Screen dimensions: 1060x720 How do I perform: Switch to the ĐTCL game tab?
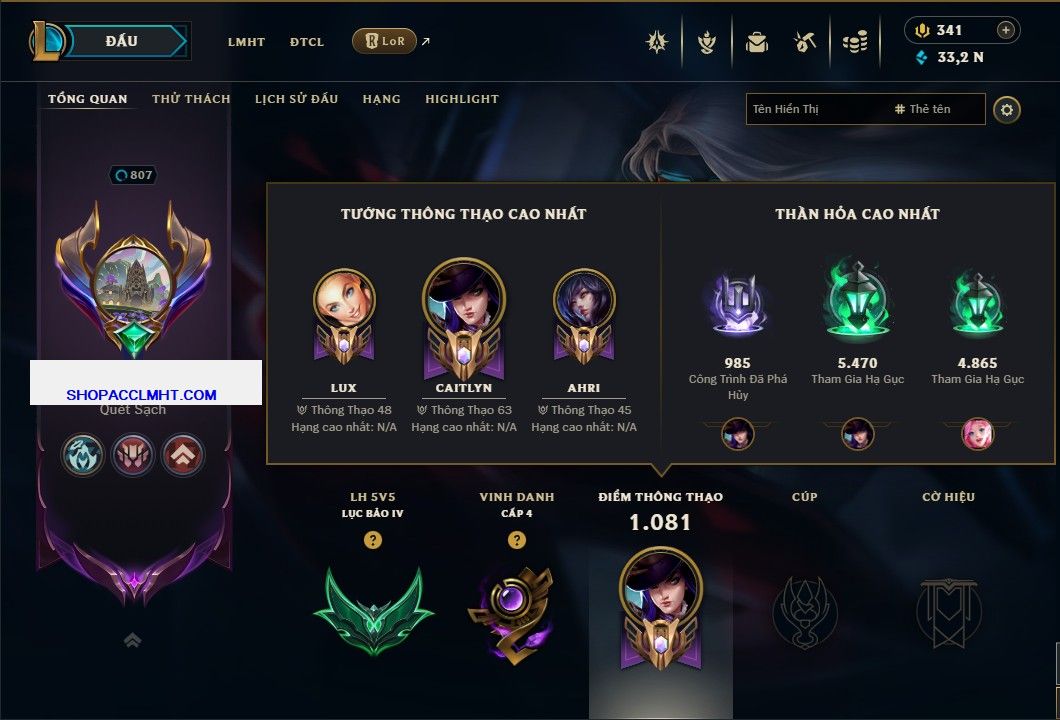coord(307,42)
